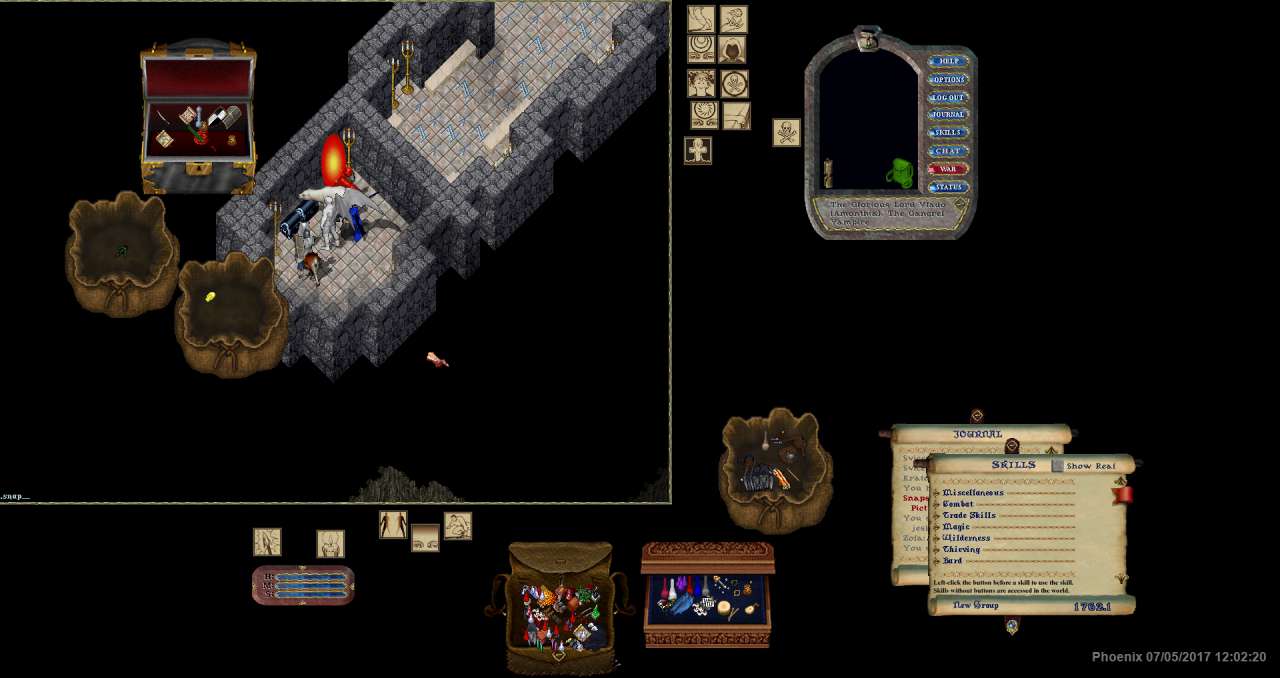Screen dimensions: 1280x678
Task: Expand the Thieving skill group
Action: 937,549
